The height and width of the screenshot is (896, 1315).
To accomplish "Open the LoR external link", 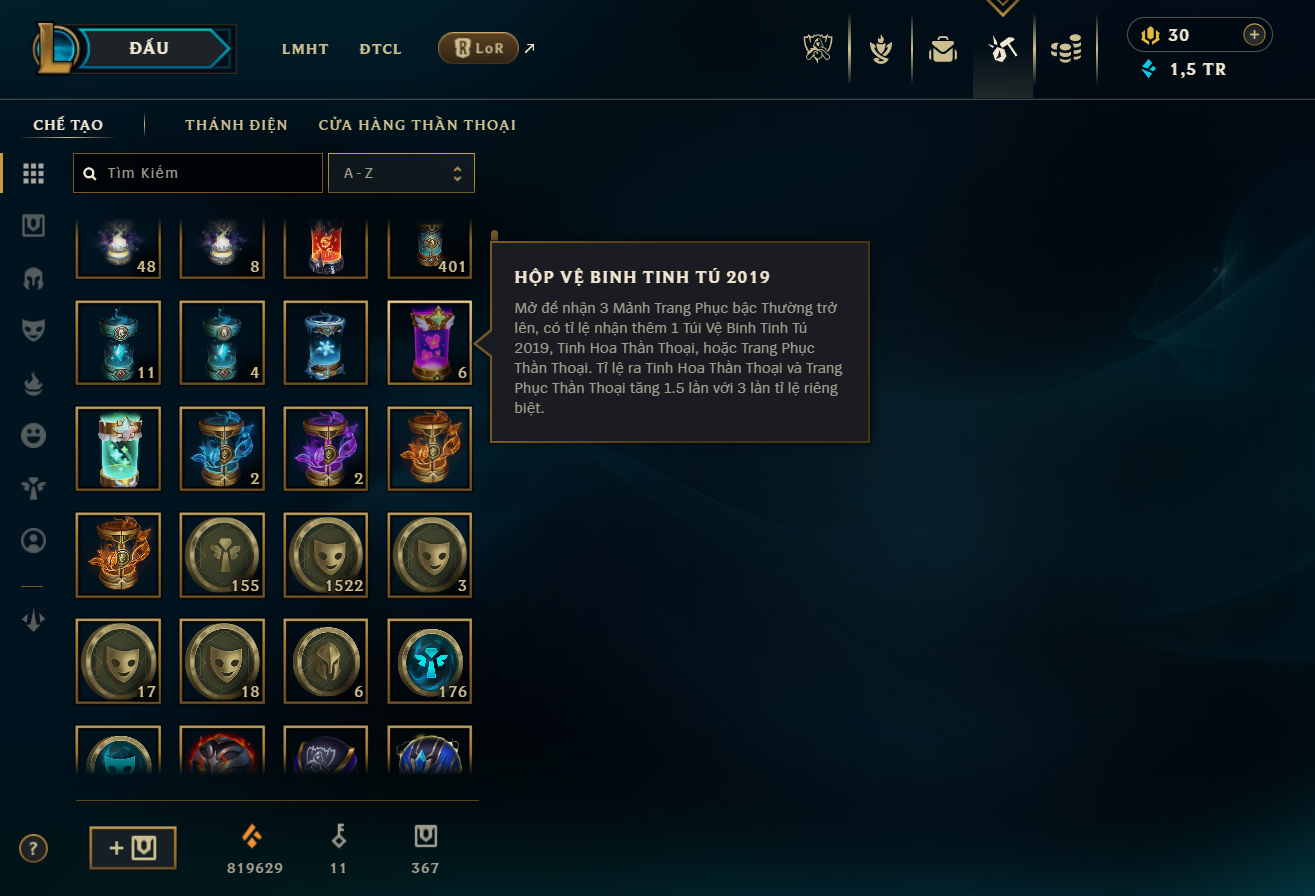I will pyautogui.click(x=478, y=48).
